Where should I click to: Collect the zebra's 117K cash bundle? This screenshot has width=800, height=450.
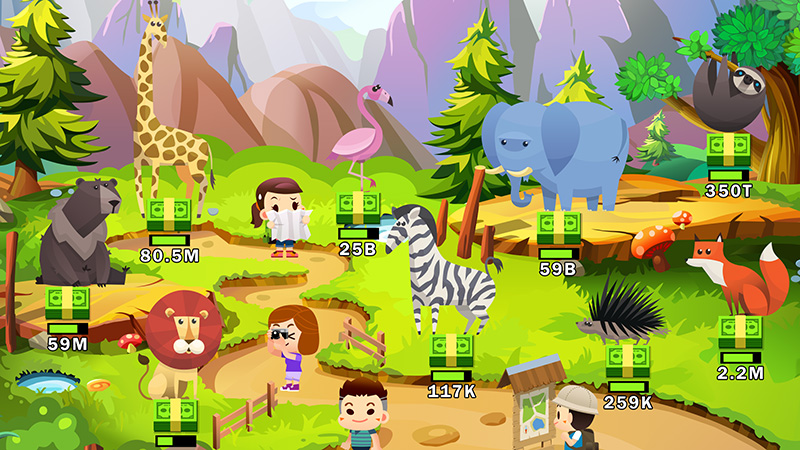451,350
